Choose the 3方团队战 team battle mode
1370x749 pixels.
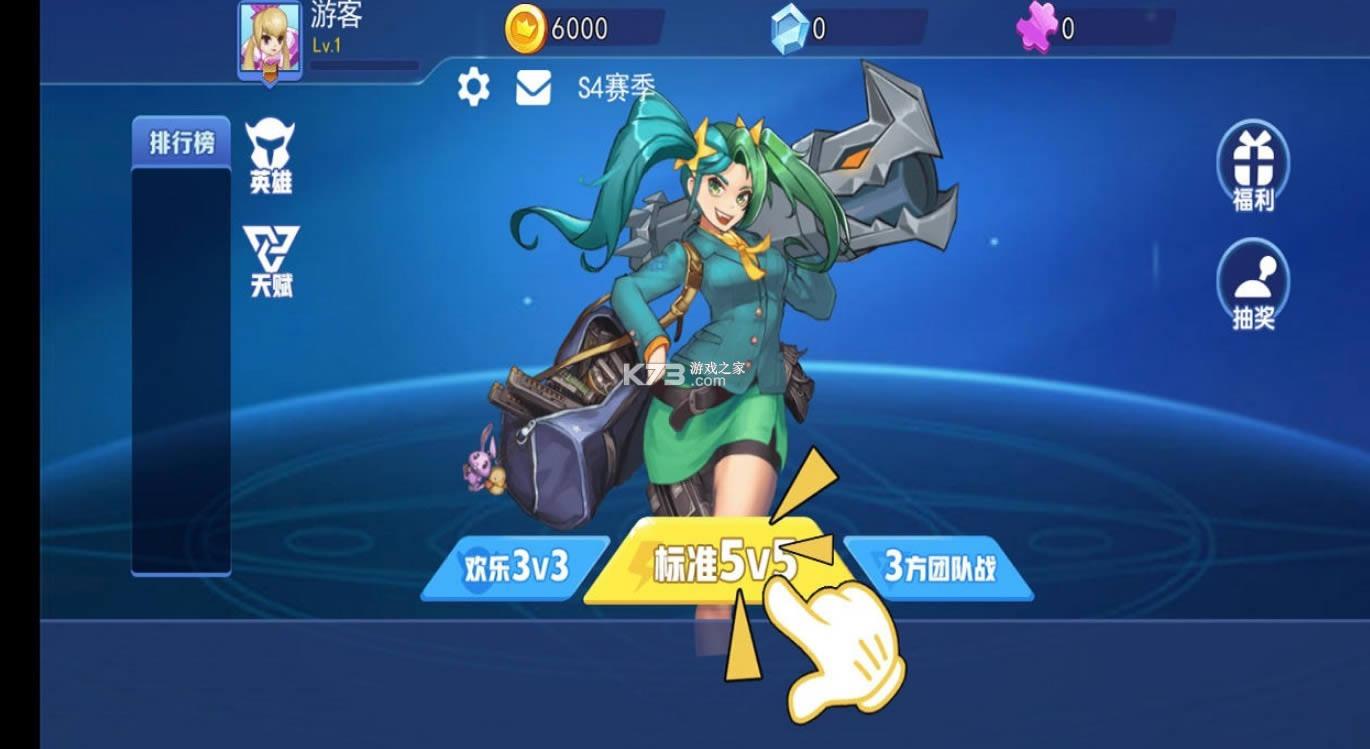tap(940, 565)
